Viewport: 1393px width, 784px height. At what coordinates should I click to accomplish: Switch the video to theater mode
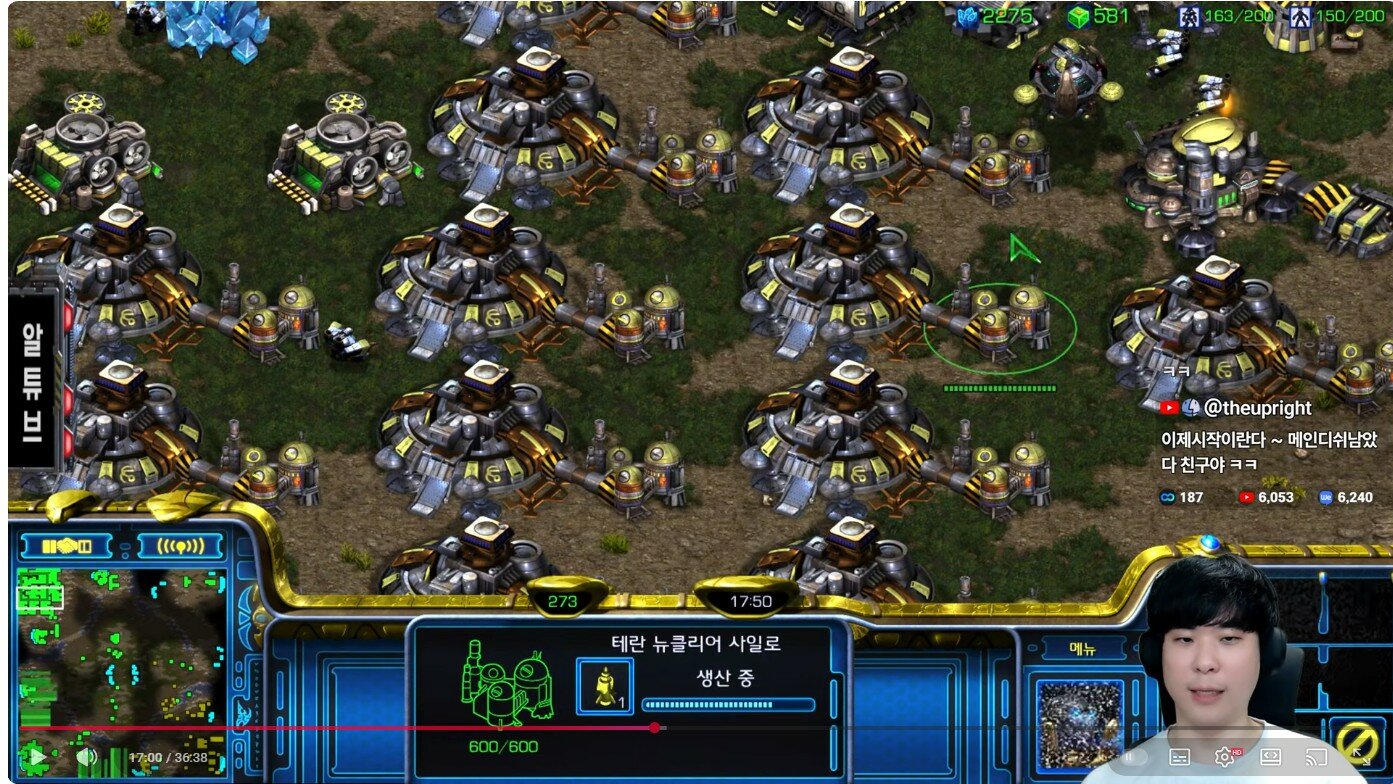[x=1271, y=757]
